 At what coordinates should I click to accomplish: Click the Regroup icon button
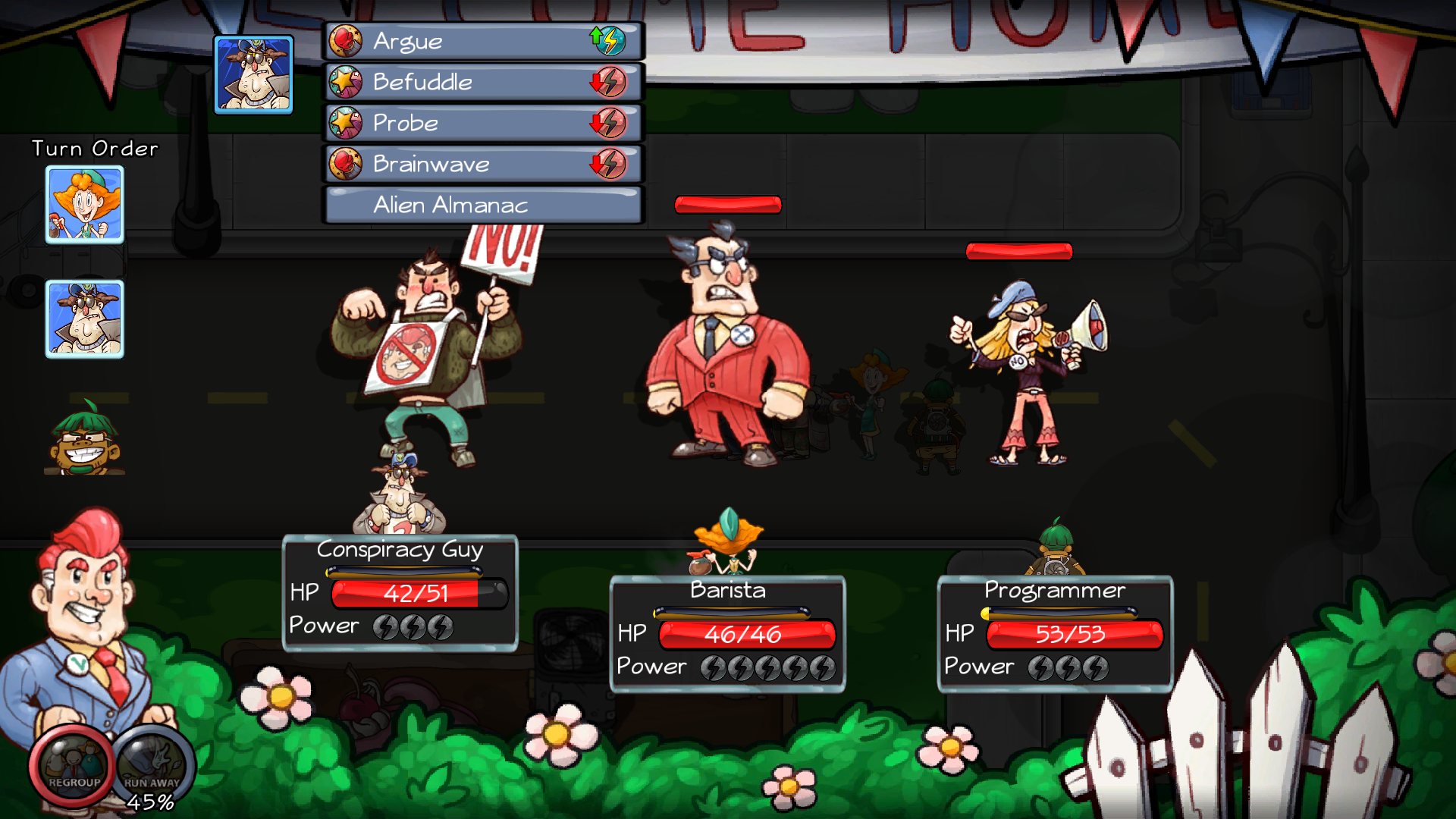tap(72, 764)
